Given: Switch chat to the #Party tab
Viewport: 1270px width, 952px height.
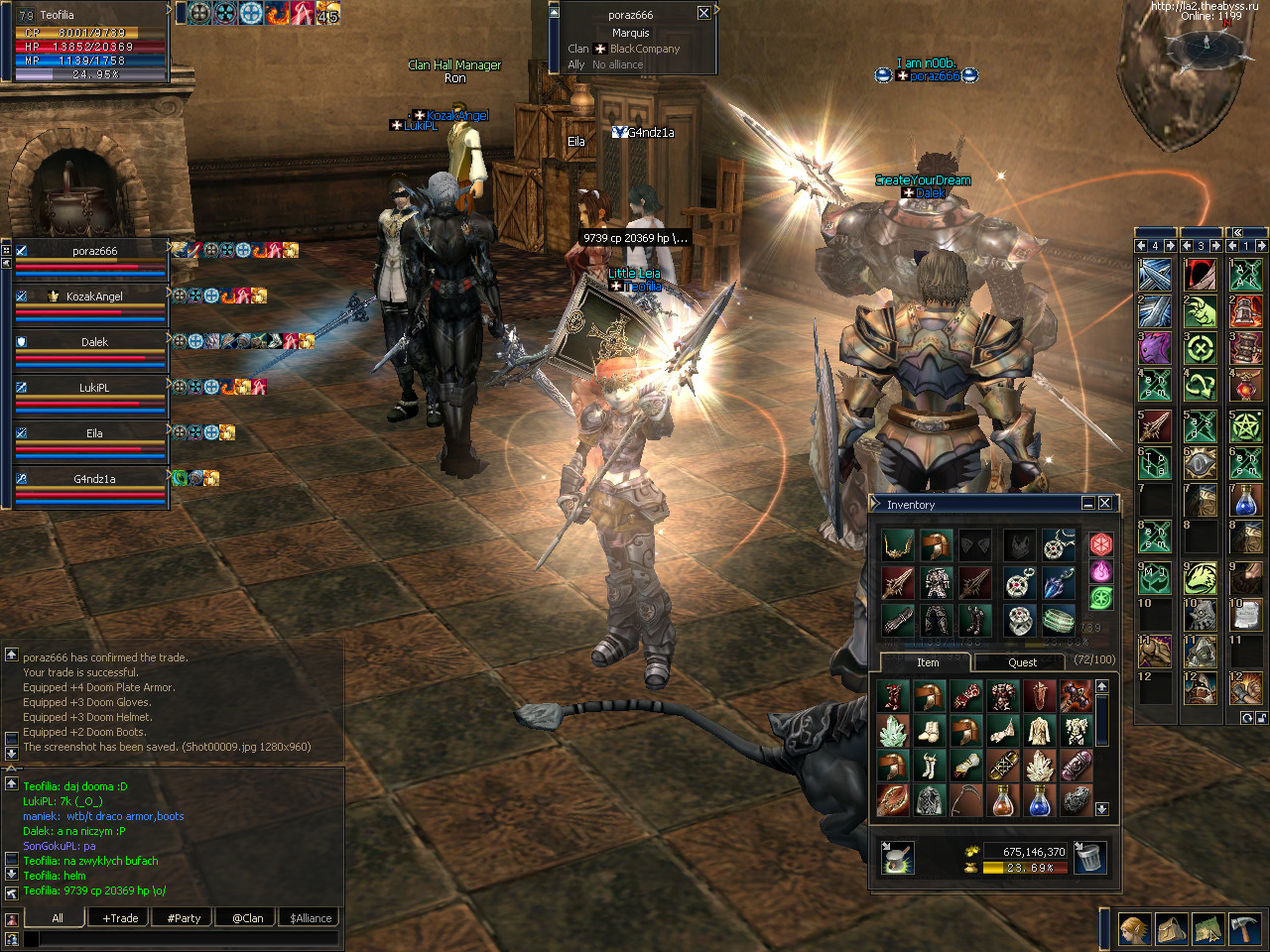Looking at the screenshot, I should click(x=184, y=918).
